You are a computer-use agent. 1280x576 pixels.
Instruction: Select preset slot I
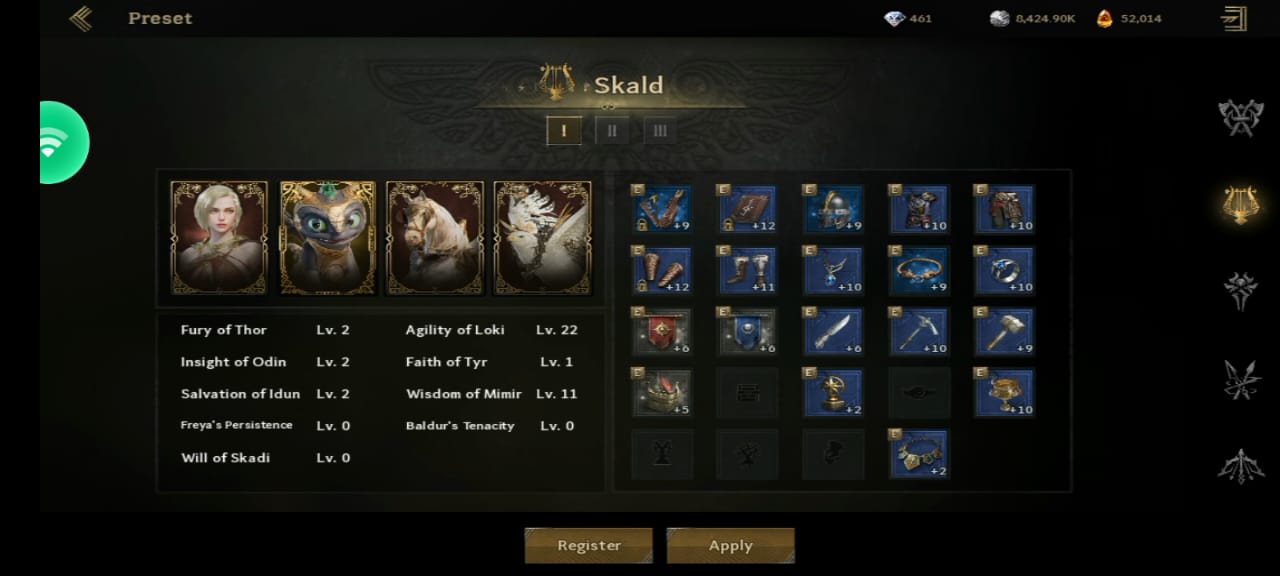click(x=564, y=130)
